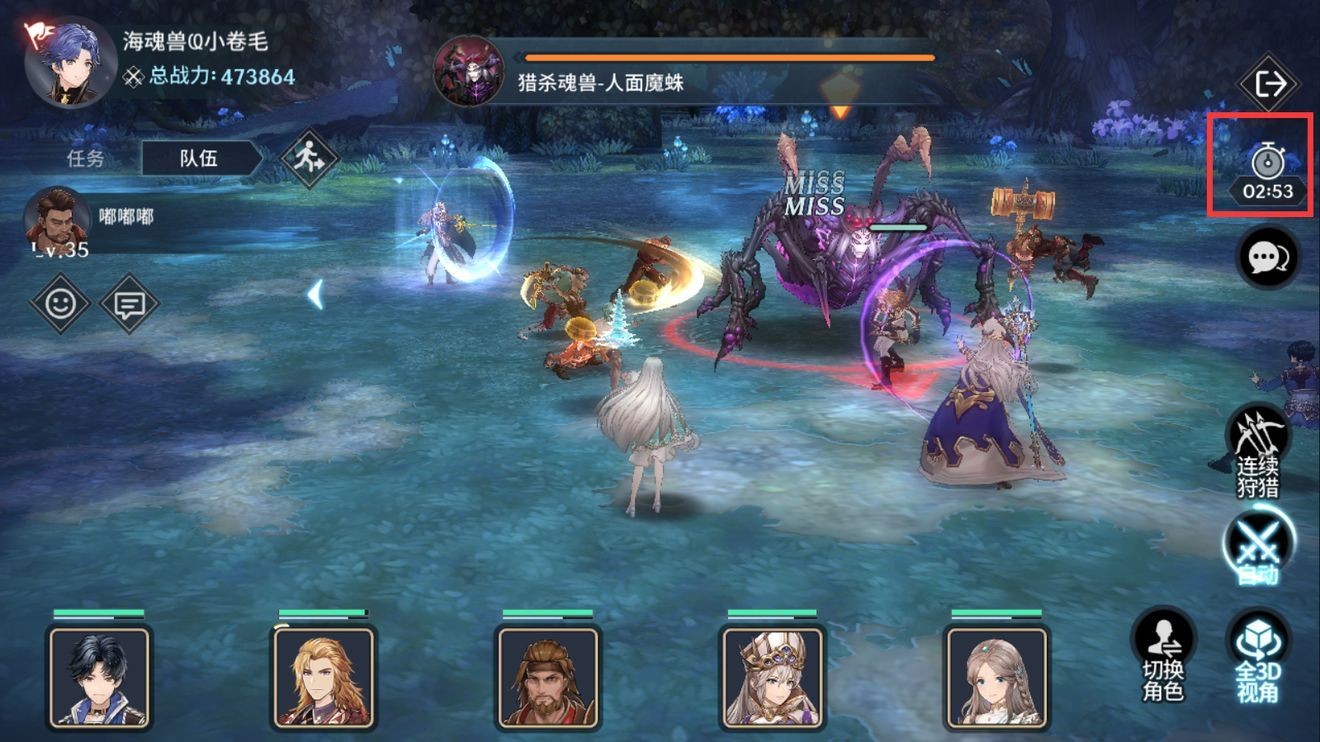Select the bearded headband hero portrait
Image resolution: width=1320 pixels, height=742 pixels.
(x=548, y=676)
